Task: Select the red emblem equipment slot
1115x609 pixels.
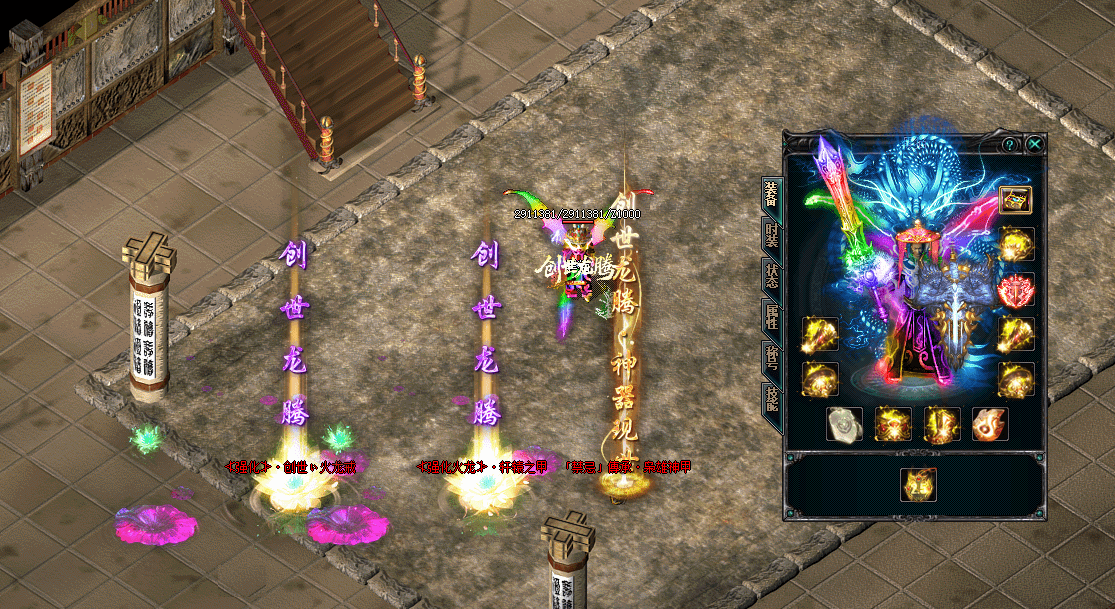Action: (1016, 289)
